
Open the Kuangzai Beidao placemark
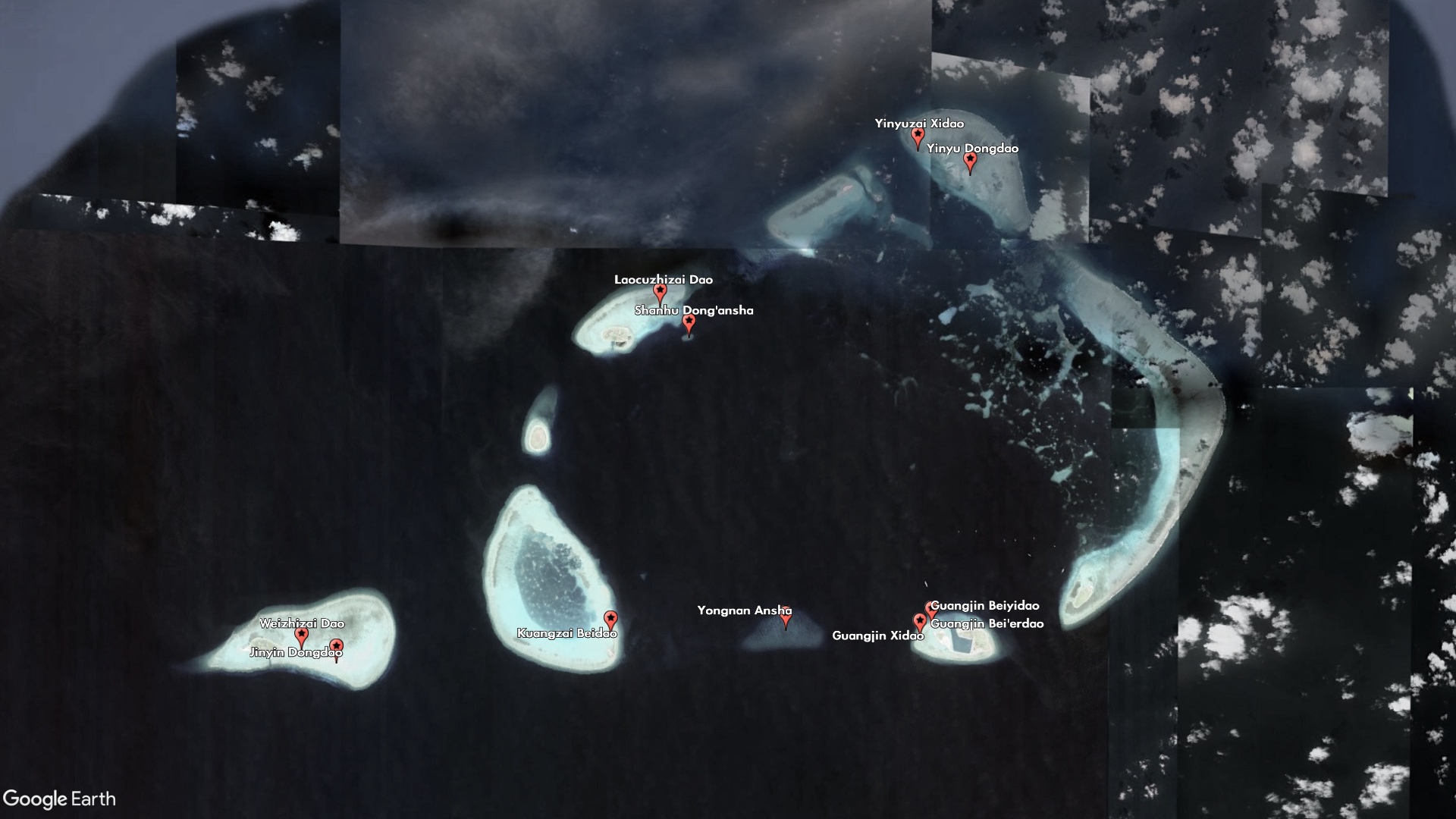coord(610,620)
